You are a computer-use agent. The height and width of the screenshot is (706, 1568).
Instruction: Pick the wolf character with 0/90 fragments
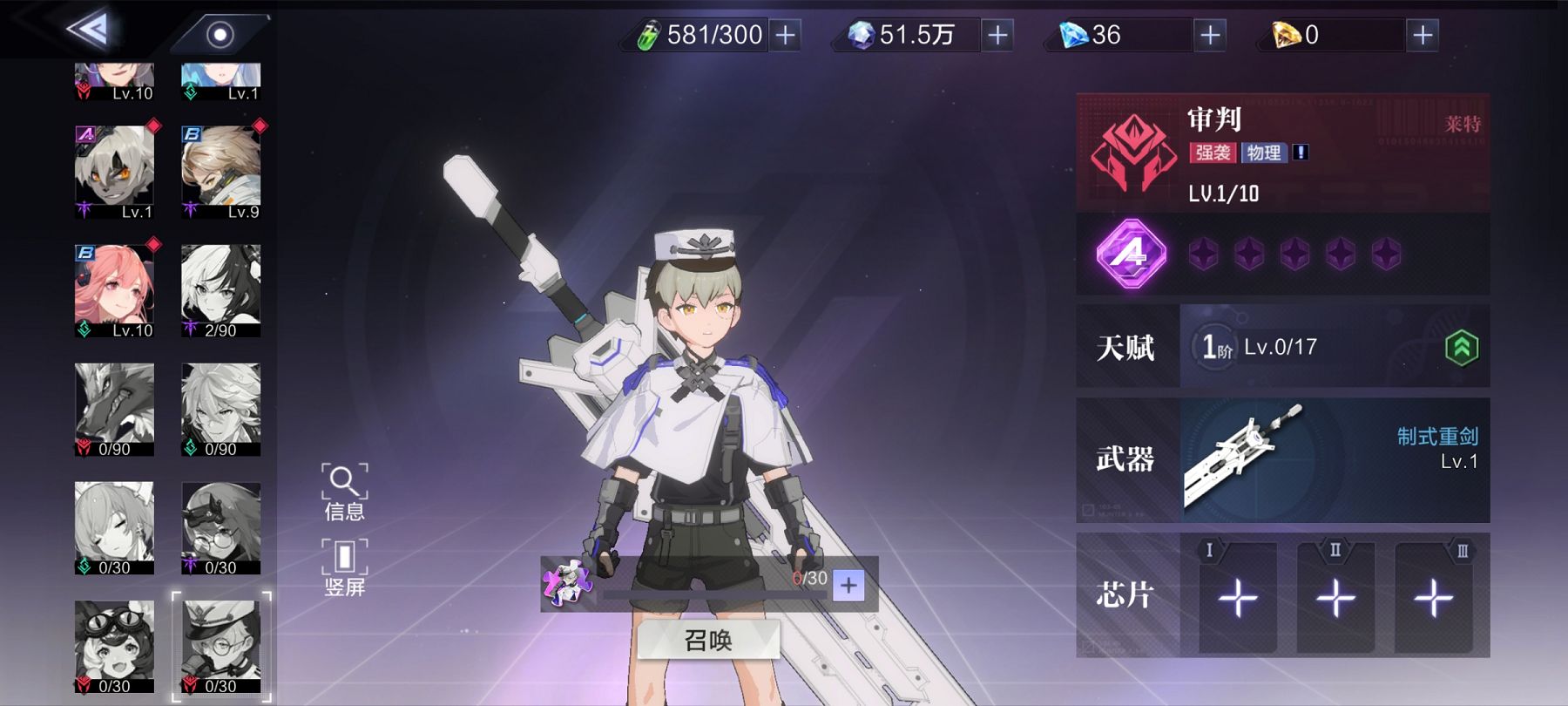tap(114, 410)
